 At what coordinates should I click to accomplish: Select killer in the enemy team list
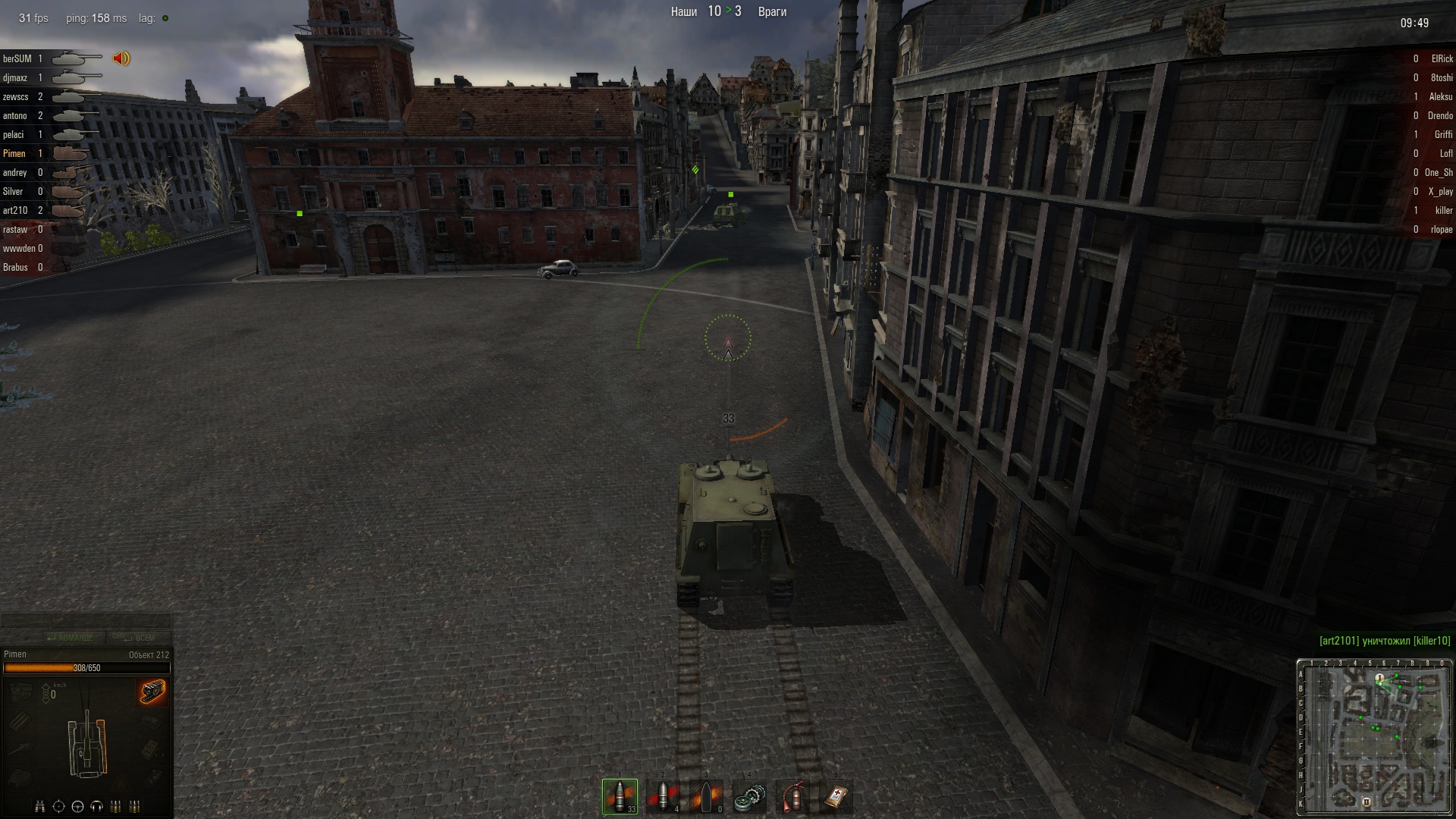(x=1443, y=210)
